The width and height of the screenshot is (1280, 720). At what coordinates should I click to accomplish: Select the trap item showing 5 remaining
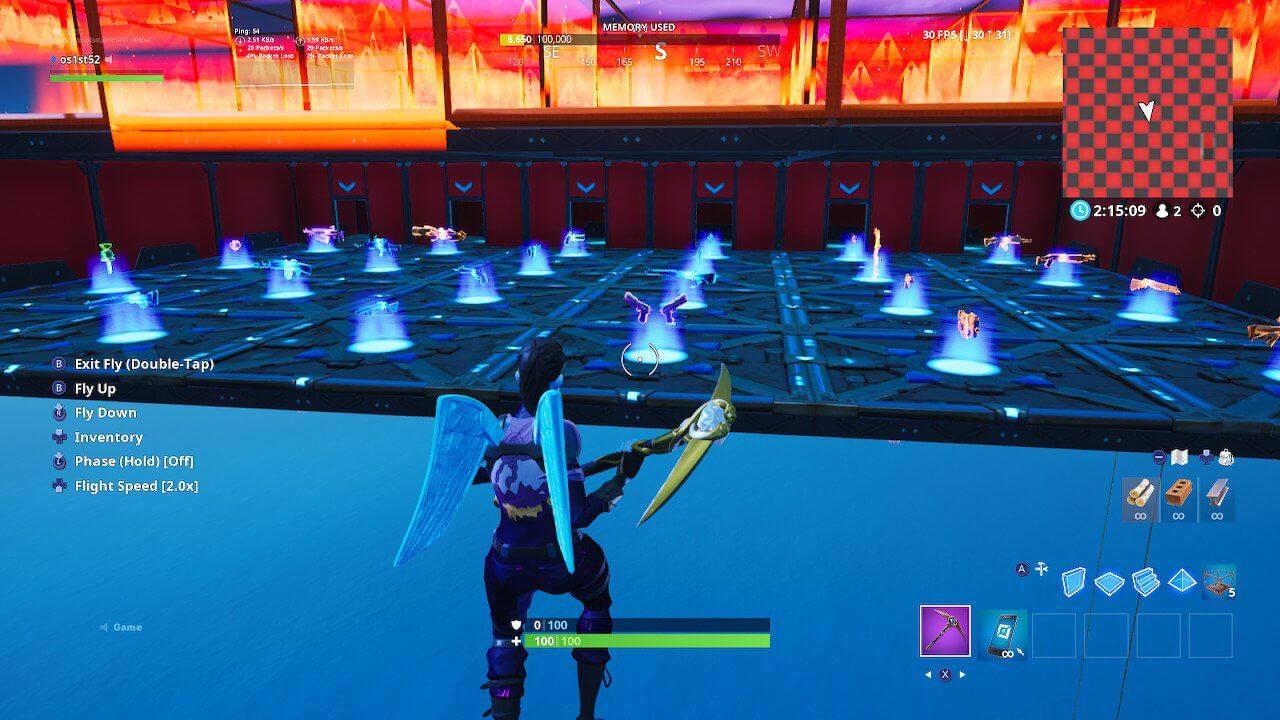1218,582
